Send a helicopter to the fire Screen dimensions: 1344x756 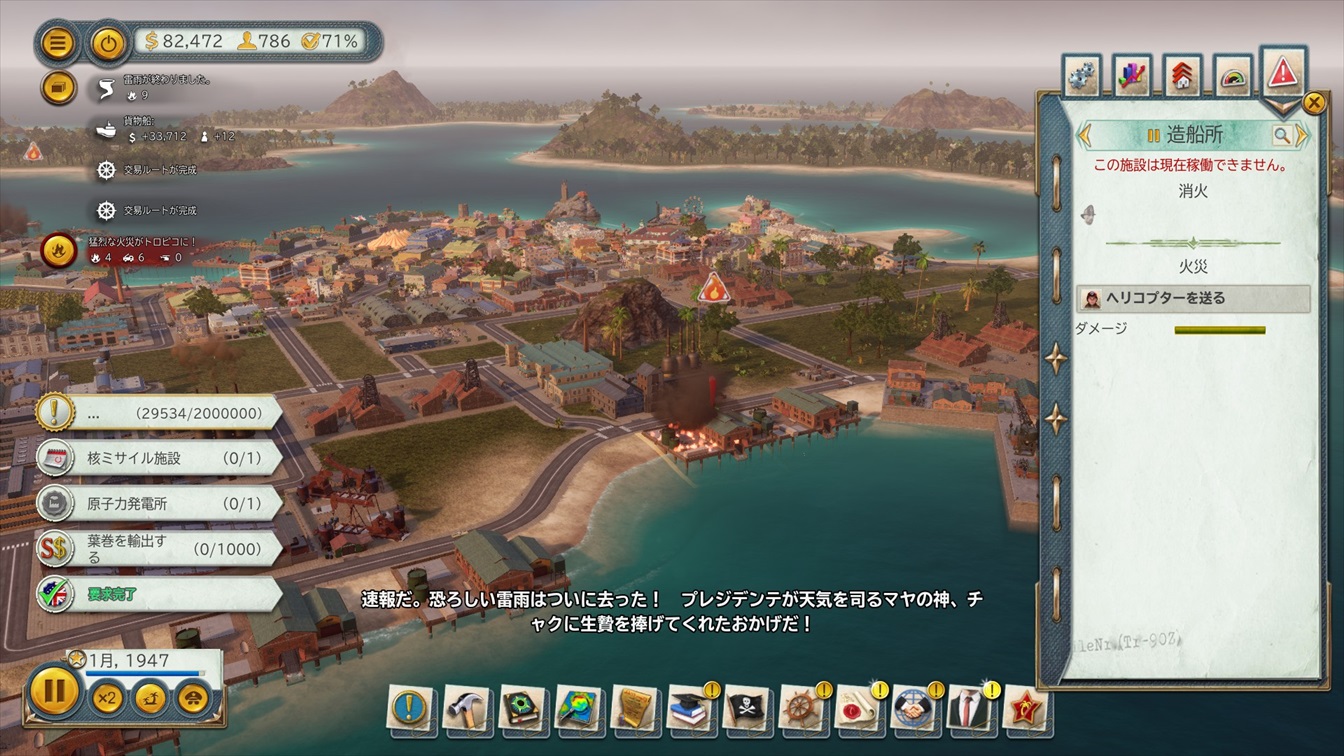coord(1193,298)
